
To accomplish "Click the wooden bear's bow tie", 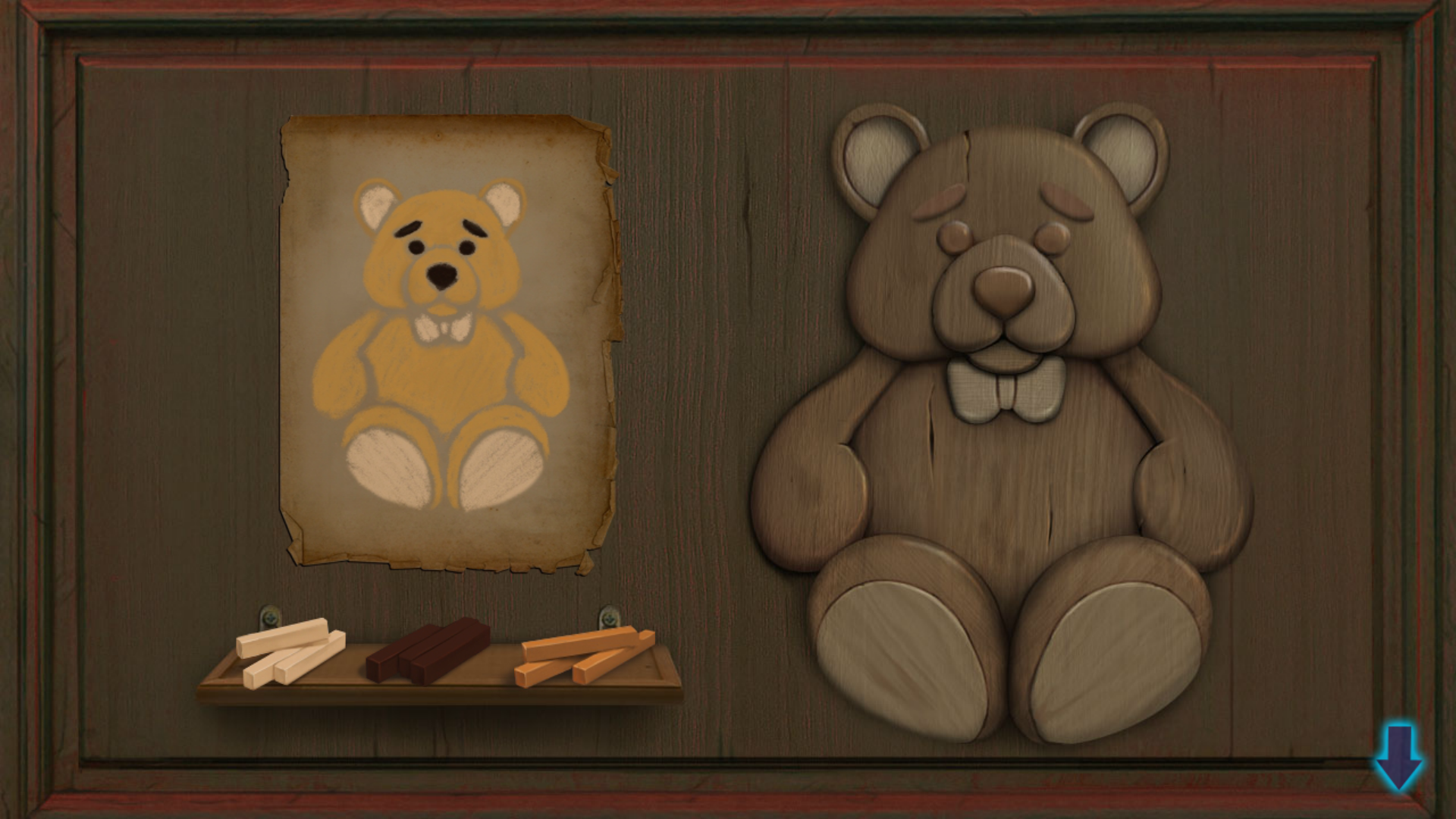I will pyautogui.click(x=1004, y=391).
